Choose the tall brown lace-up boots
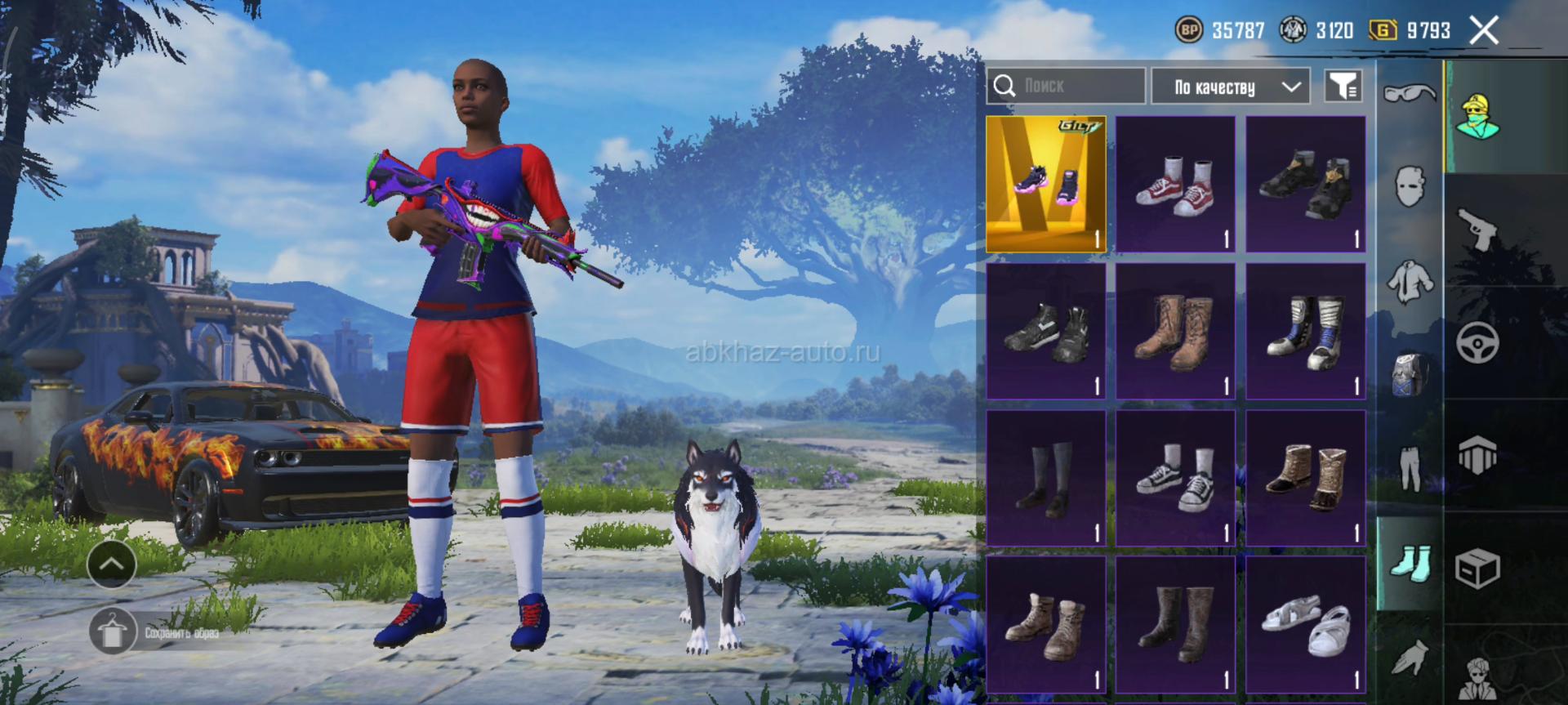The image size is (1568, 705). 1175,331
